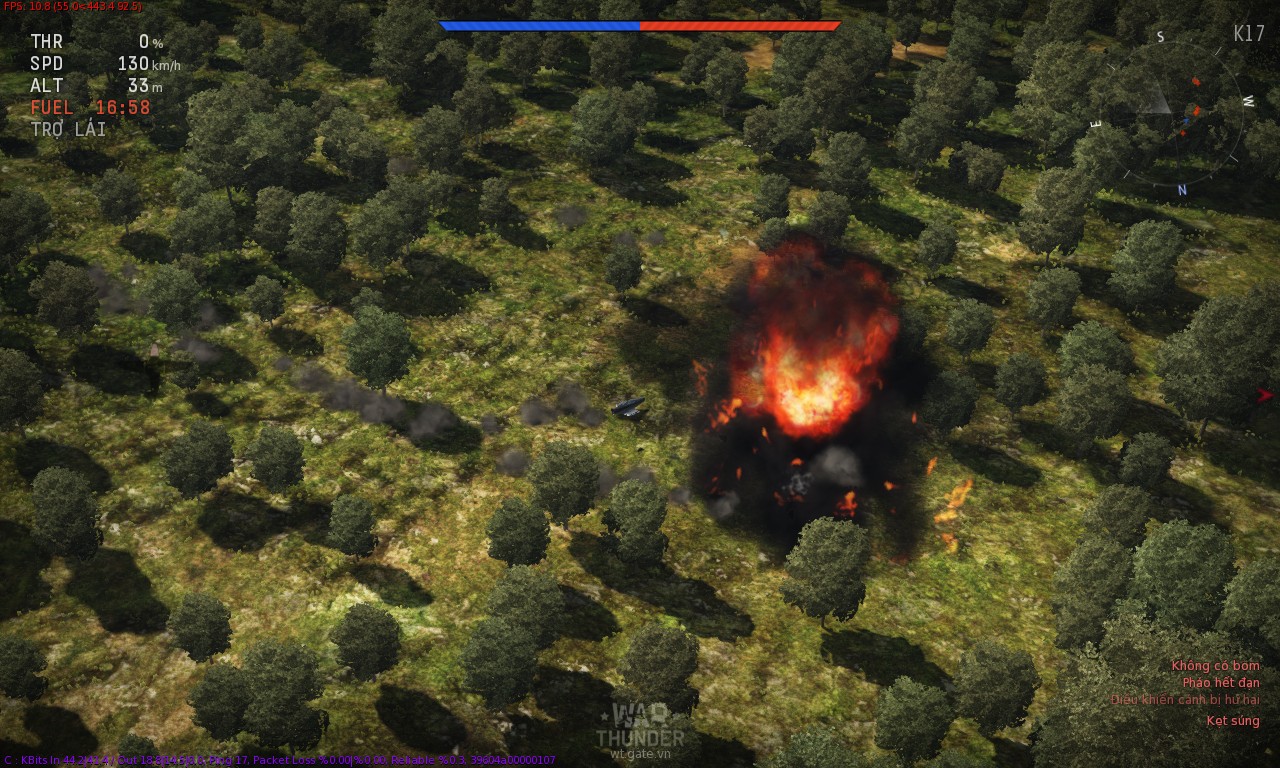Click the S direction letter on the compass

point(1160,36)
